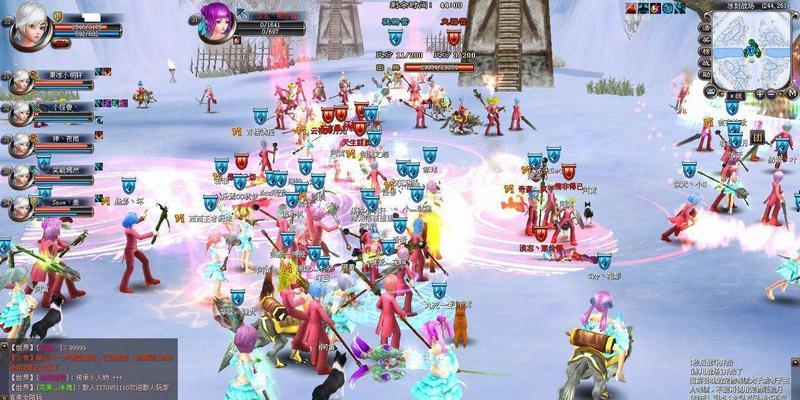Click the 助 help button beside minimap
The height and width of the screenshot is (400, 800).
coord(705,74)
